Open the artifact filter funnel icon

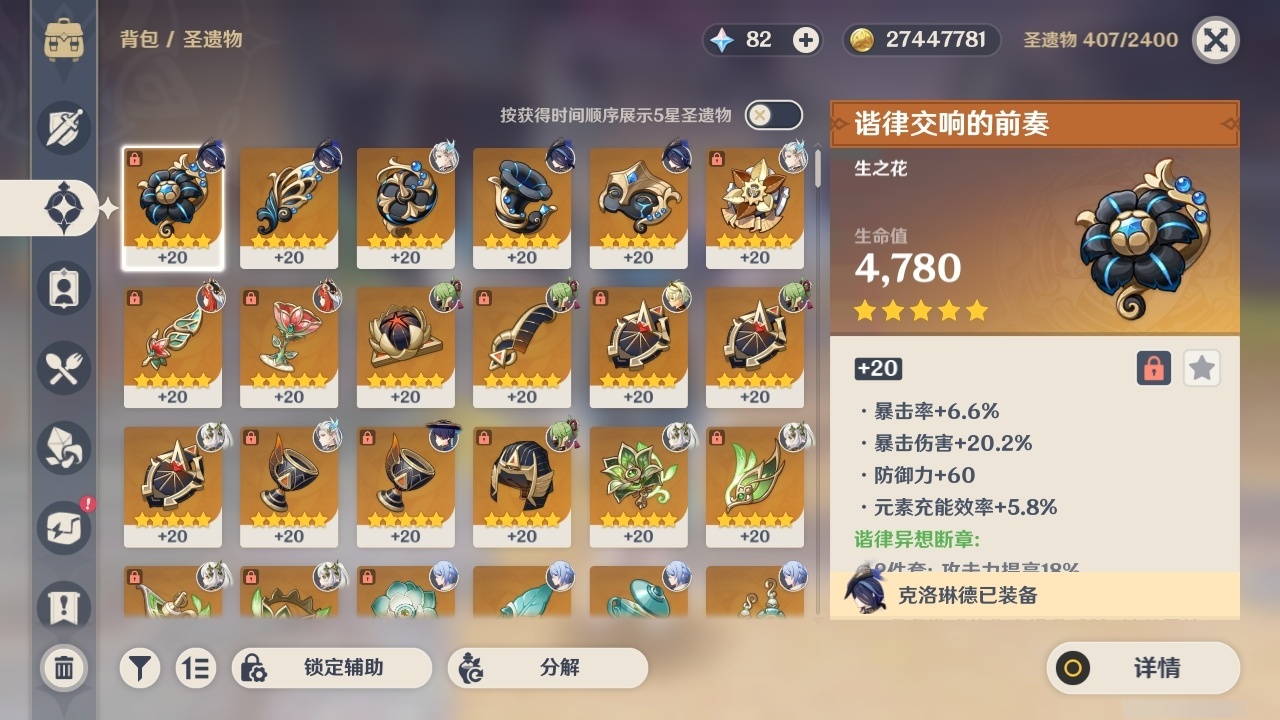coord(139,668)
